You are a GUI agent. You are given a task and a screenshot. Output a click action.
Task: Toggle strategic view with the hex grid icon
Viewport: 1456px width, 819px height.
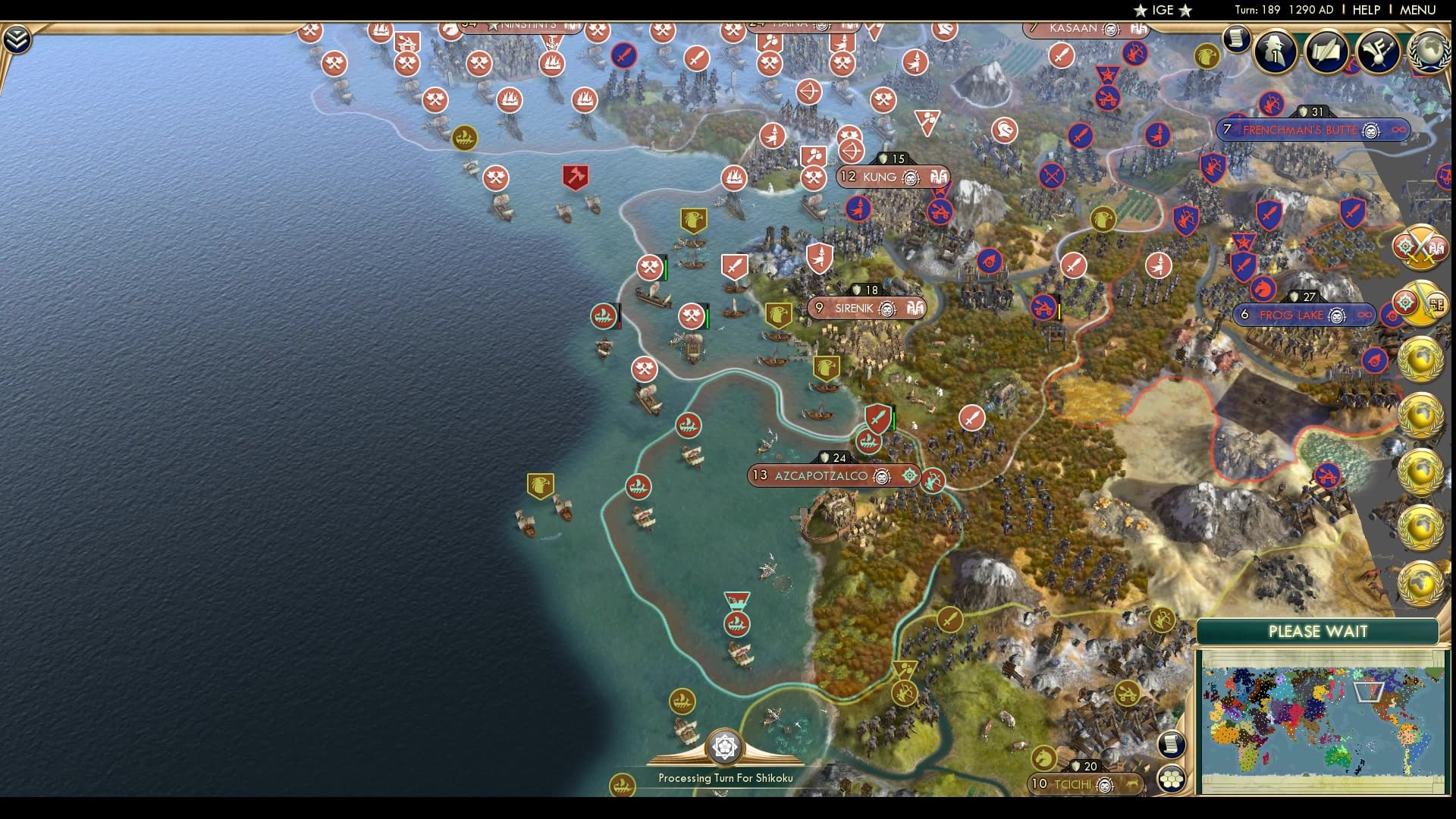(x=1172, y=780)
